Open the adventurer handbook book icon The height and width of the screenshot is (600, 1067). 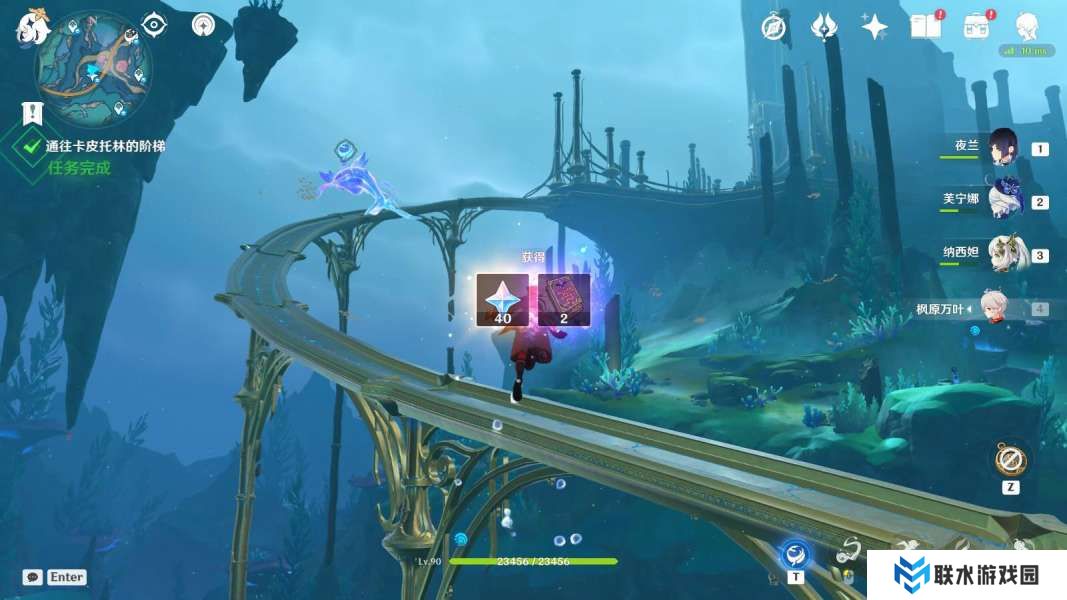(x=925, y=27)
